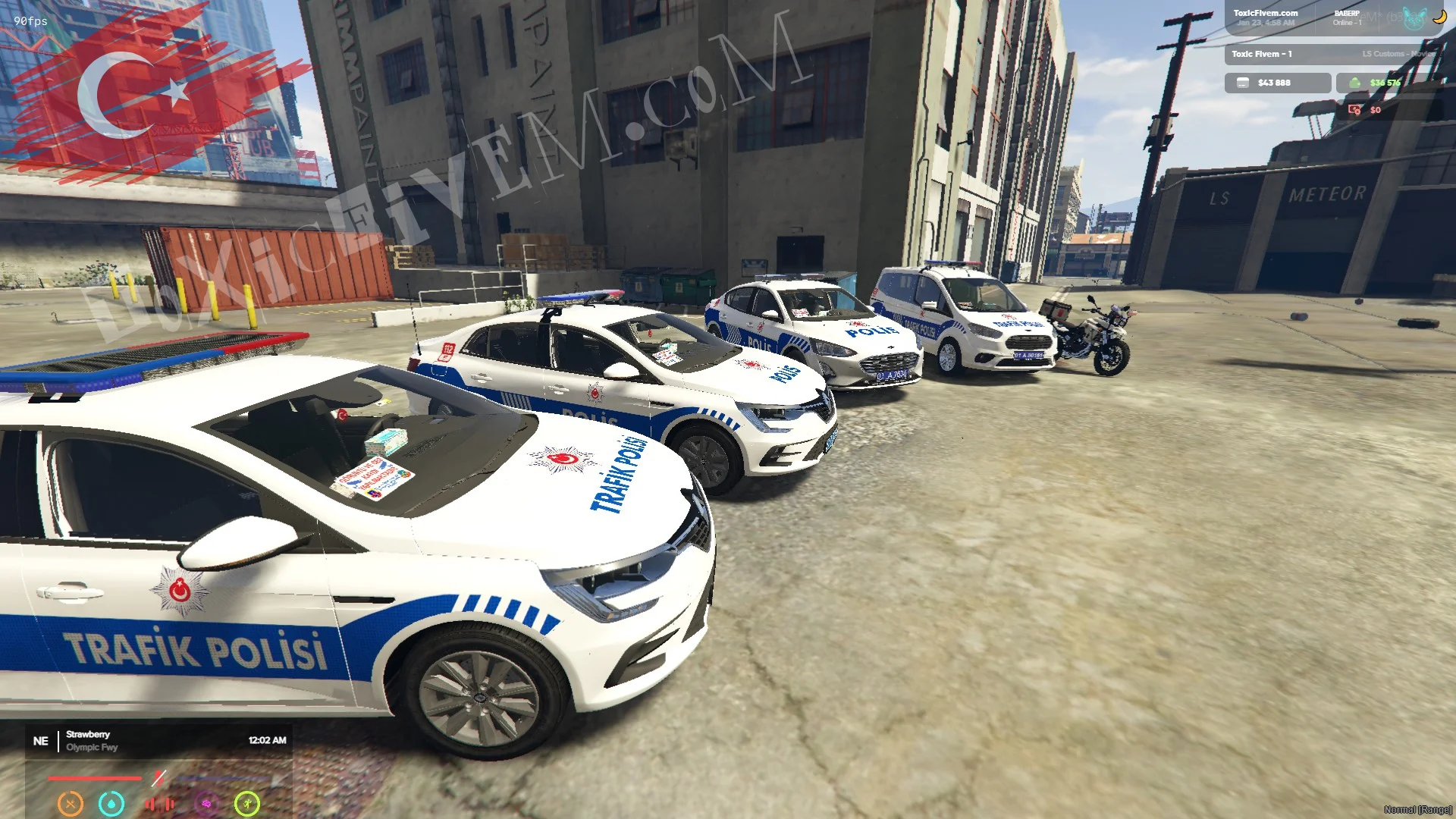
Task: Click the cyan water drop thirst icon
Action: (x=111, y=803)
